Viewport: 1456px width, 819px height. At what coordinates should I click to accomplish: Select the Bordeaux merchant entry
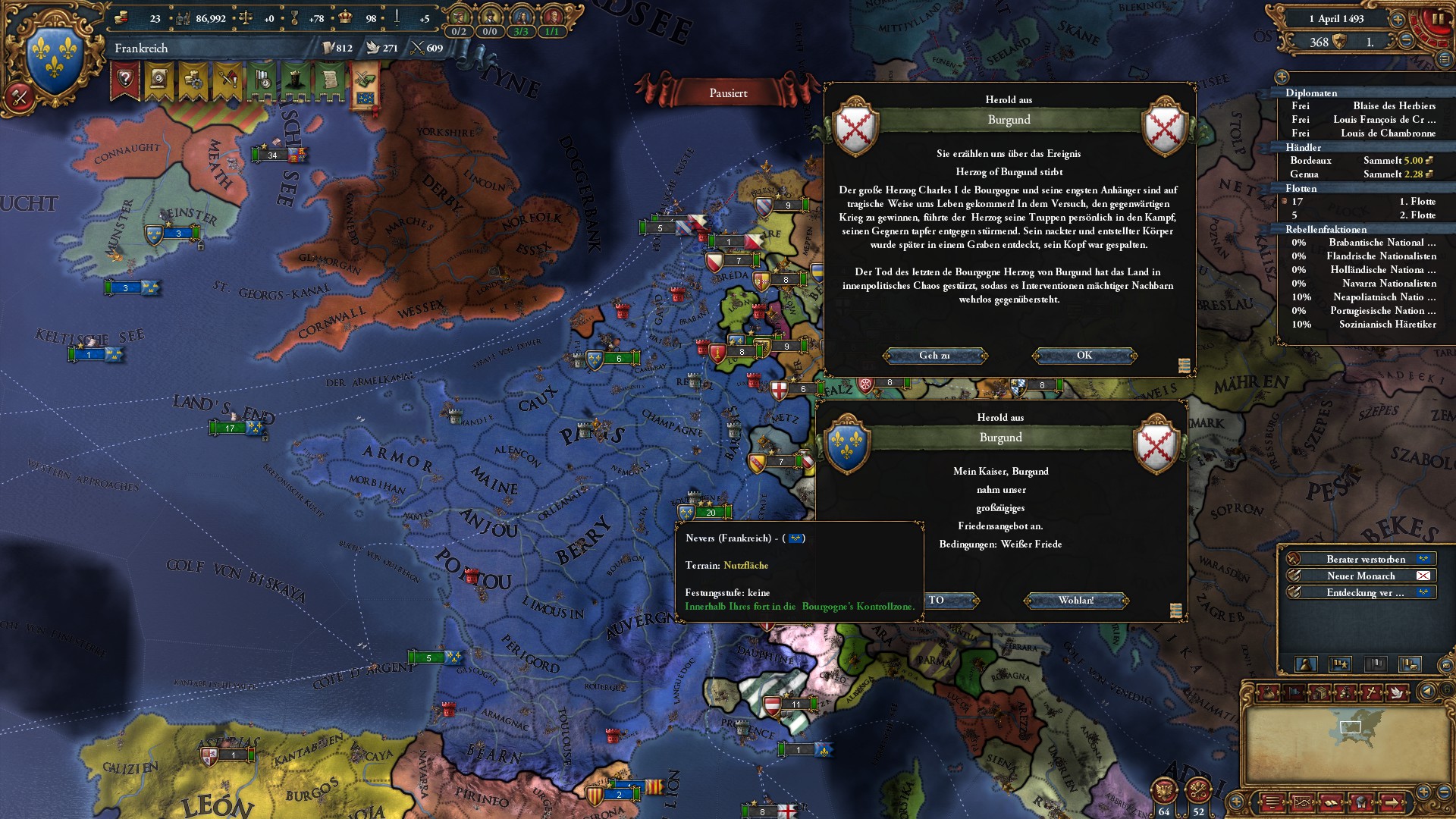point(1311,161)
